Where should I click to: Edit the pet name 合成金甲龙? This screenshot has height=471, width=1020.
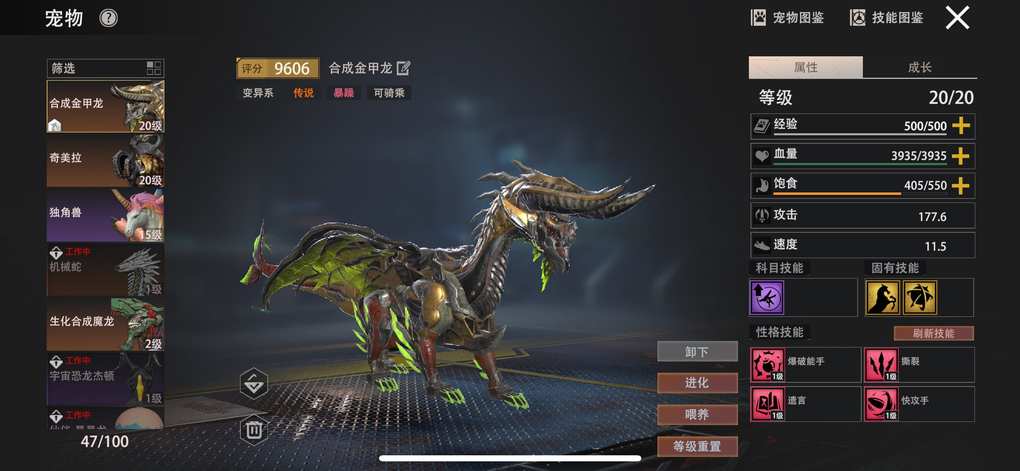[x=404, y=68]
